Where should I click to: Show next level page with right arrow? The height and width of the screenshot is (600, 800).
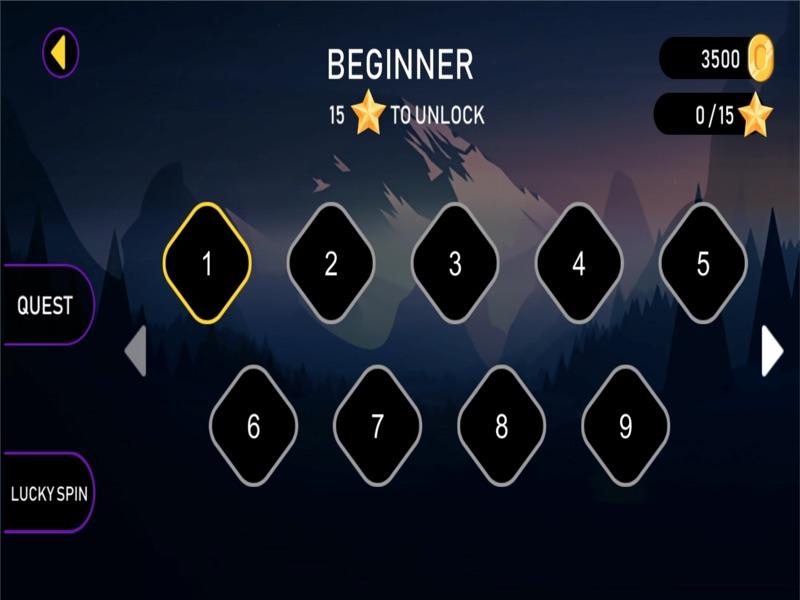tap(771, 351)
